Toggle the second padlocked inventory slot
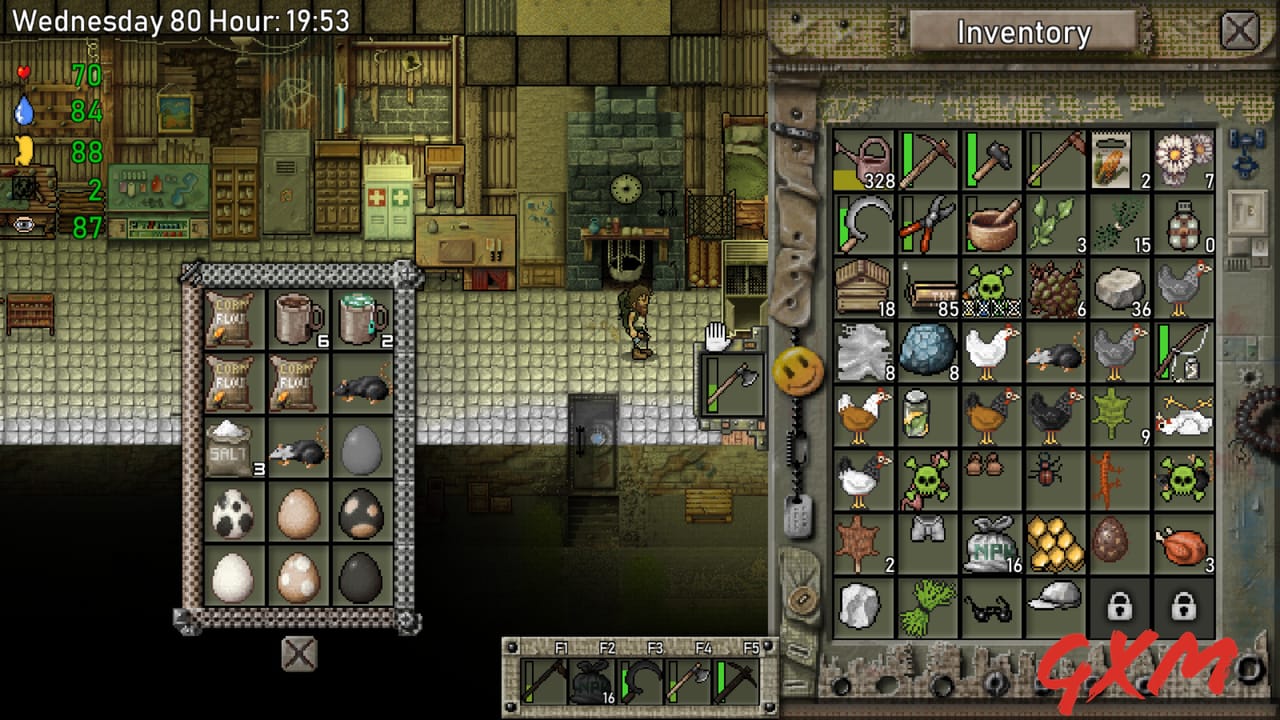 point(1182,608)
